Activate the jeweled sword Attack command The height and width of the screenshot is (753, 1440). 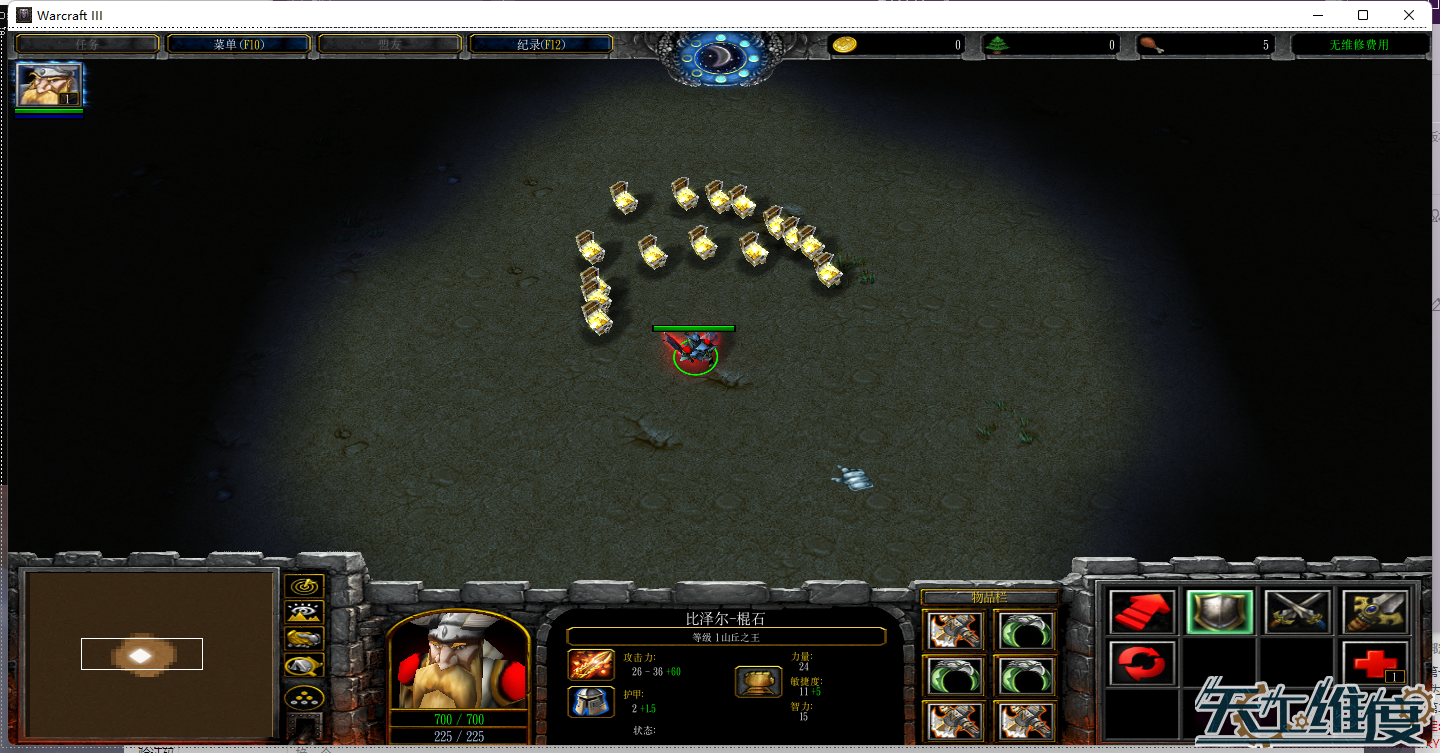pos(1375,611)
